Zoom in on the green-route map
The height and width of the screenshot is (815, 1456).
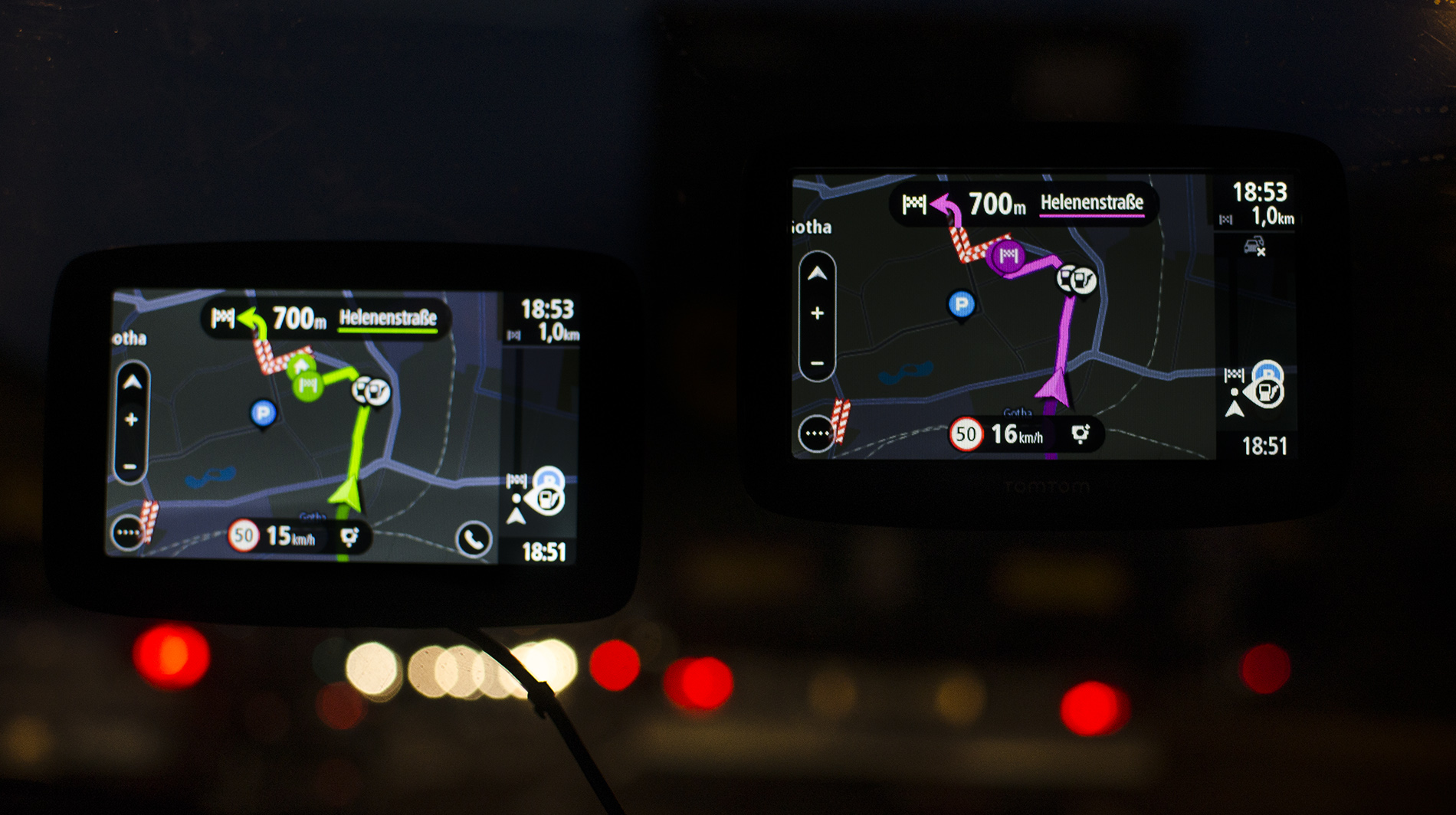click(x=131, y=420)
